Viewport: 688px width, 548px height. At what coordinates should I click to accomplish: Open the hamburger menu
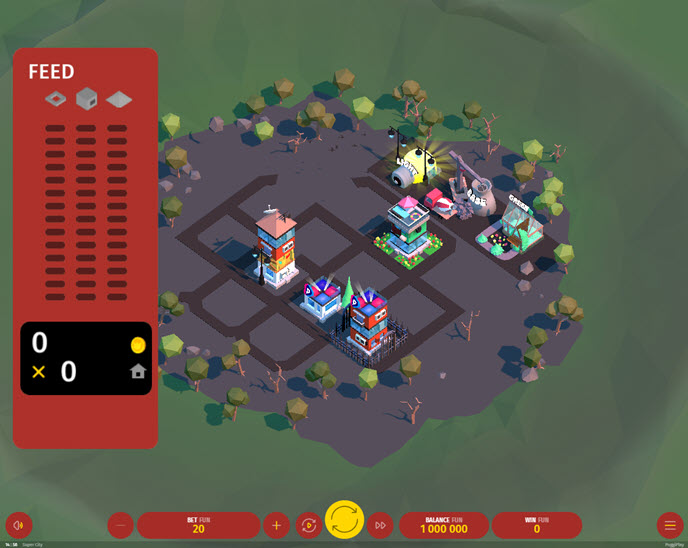point(670,525)
